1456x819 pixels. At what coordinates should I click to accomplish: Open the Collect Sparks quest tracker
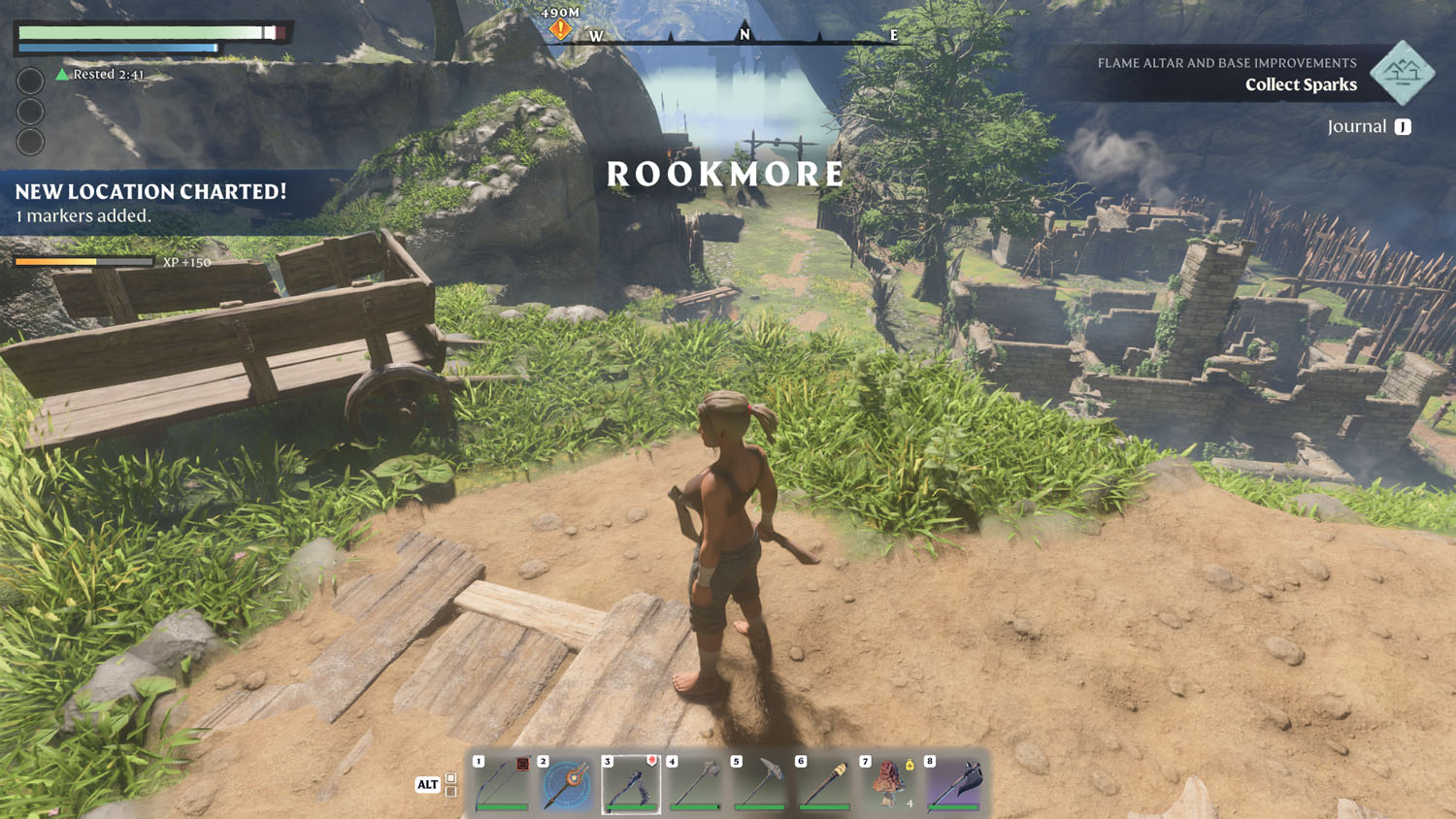1301,85
